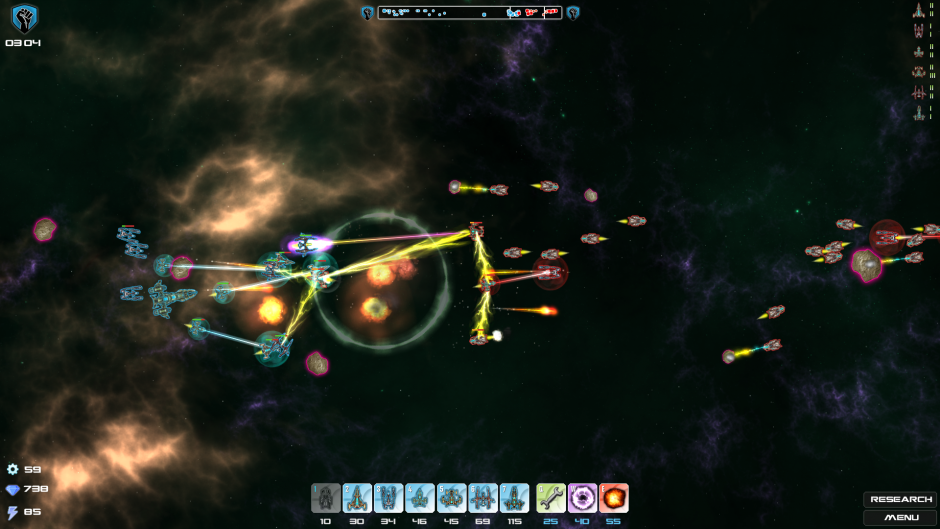The width and height of the screenshot is (940, 529).
Task: Activate the purple vortex ability
Action: 582,498
